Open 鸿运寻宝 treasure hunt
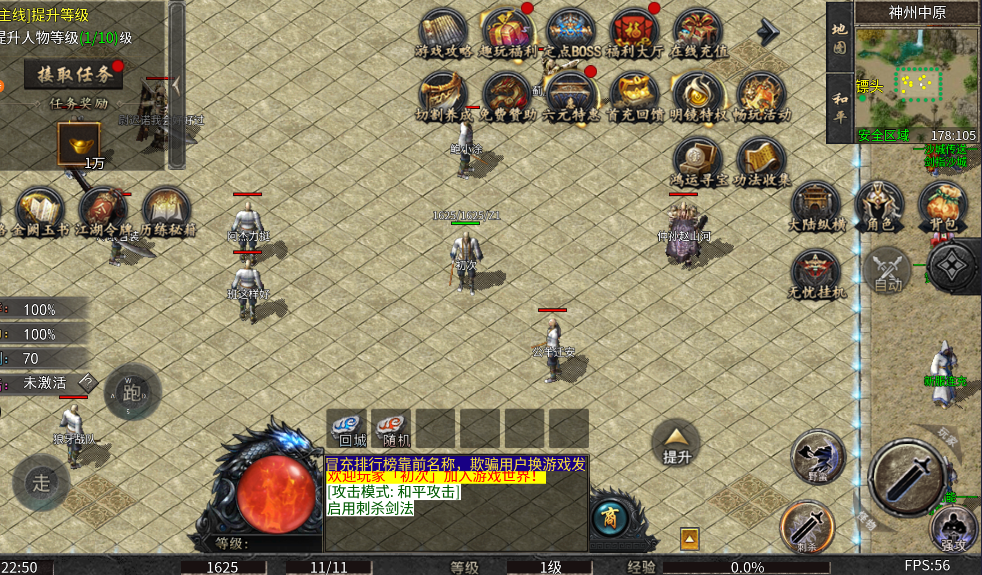Image resolution: width=982 pixels, height=575 pixels. click(x=698, y=160)
